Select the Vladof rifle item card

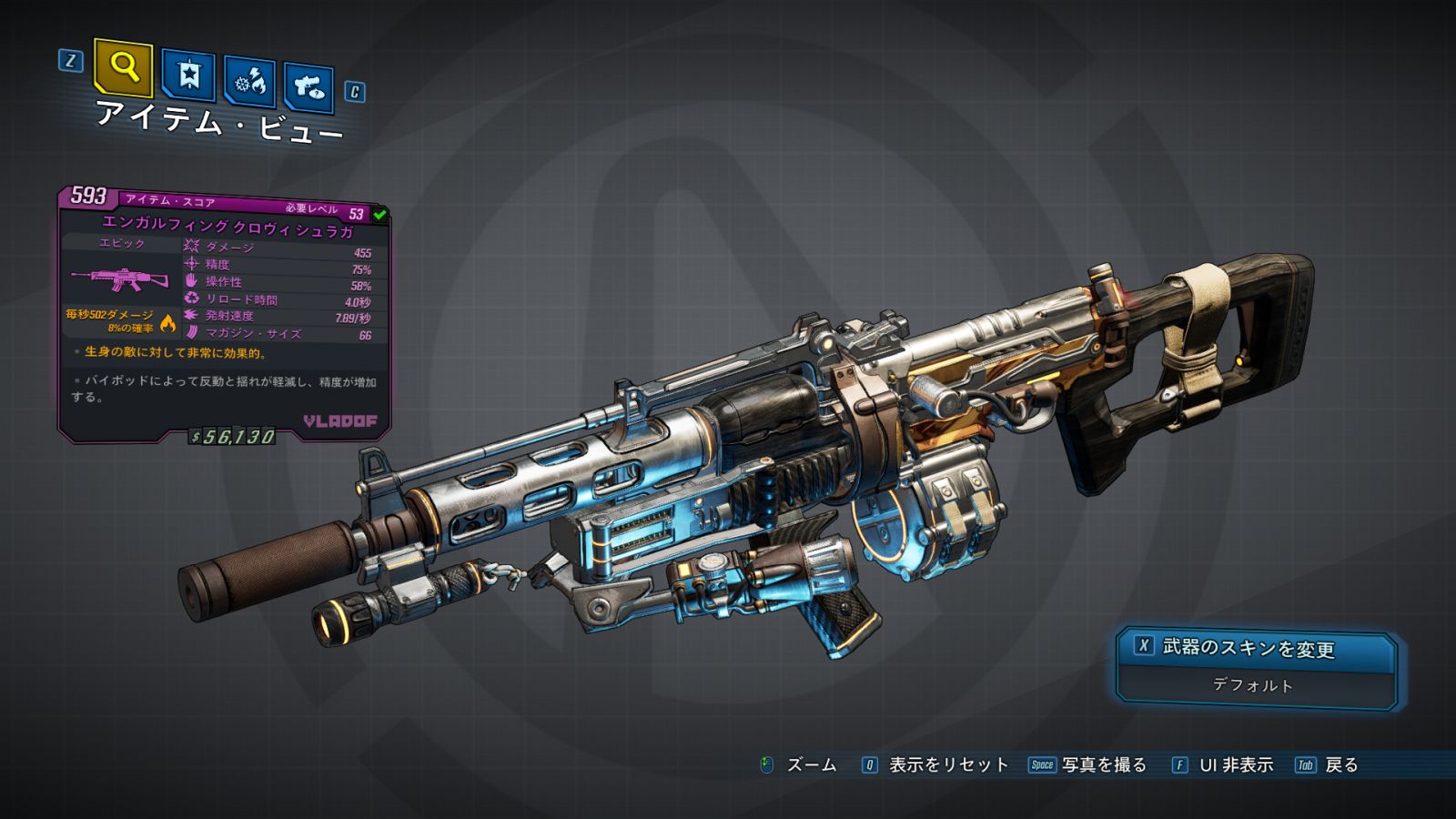[224, 314]
